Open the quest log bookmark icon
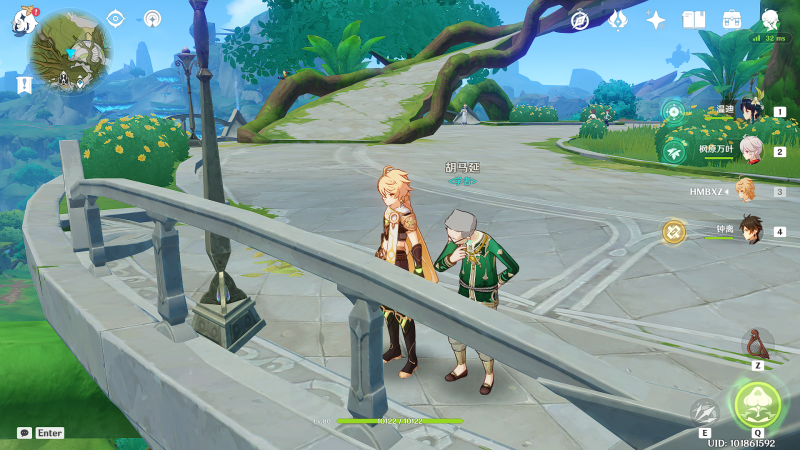The width and height of the screenshot is (800, 450). tap(24, 85)
